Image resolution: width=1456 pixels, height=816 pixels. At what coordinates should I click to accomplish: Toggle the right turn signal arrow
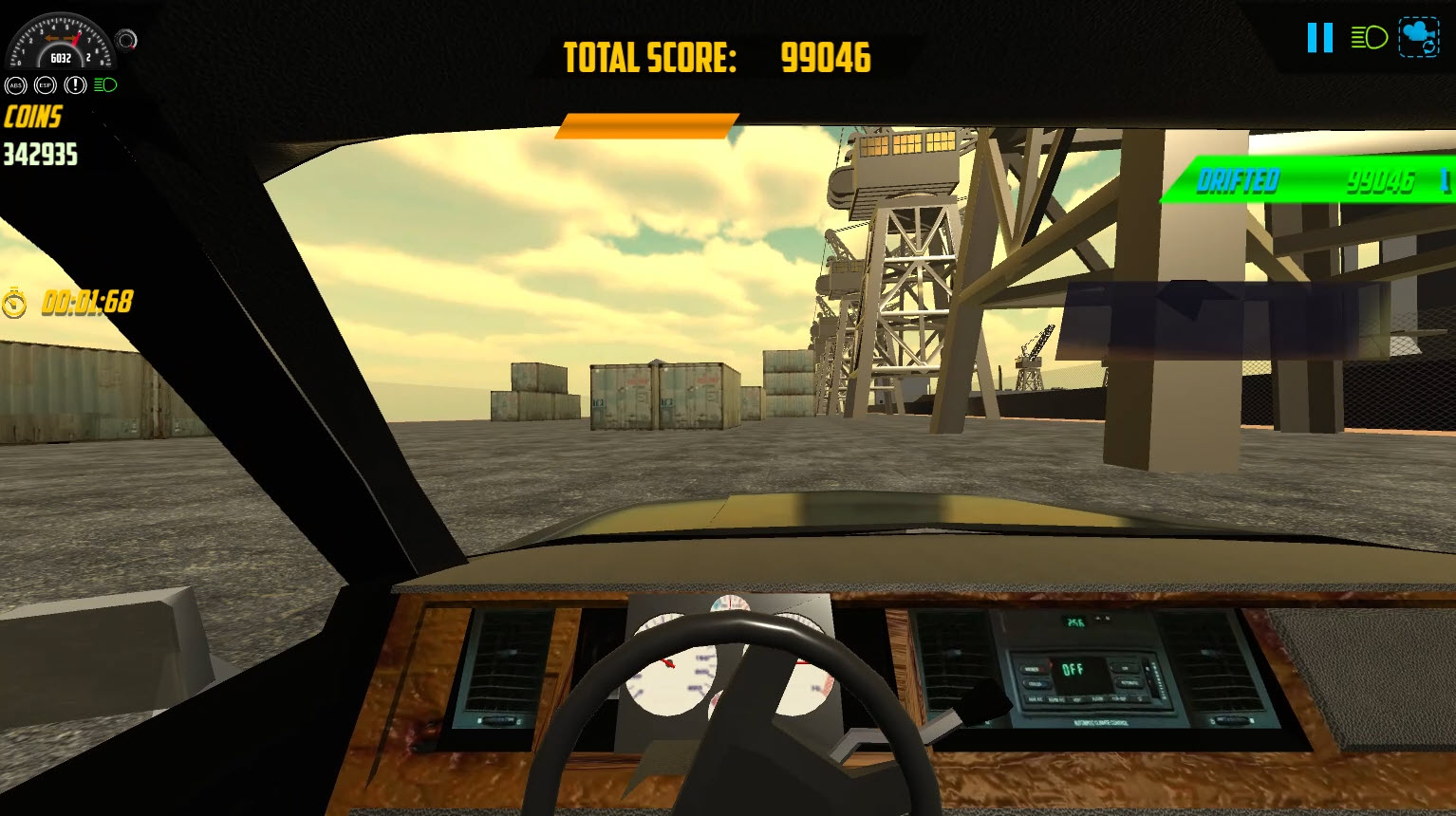click(x=69, y=38)
